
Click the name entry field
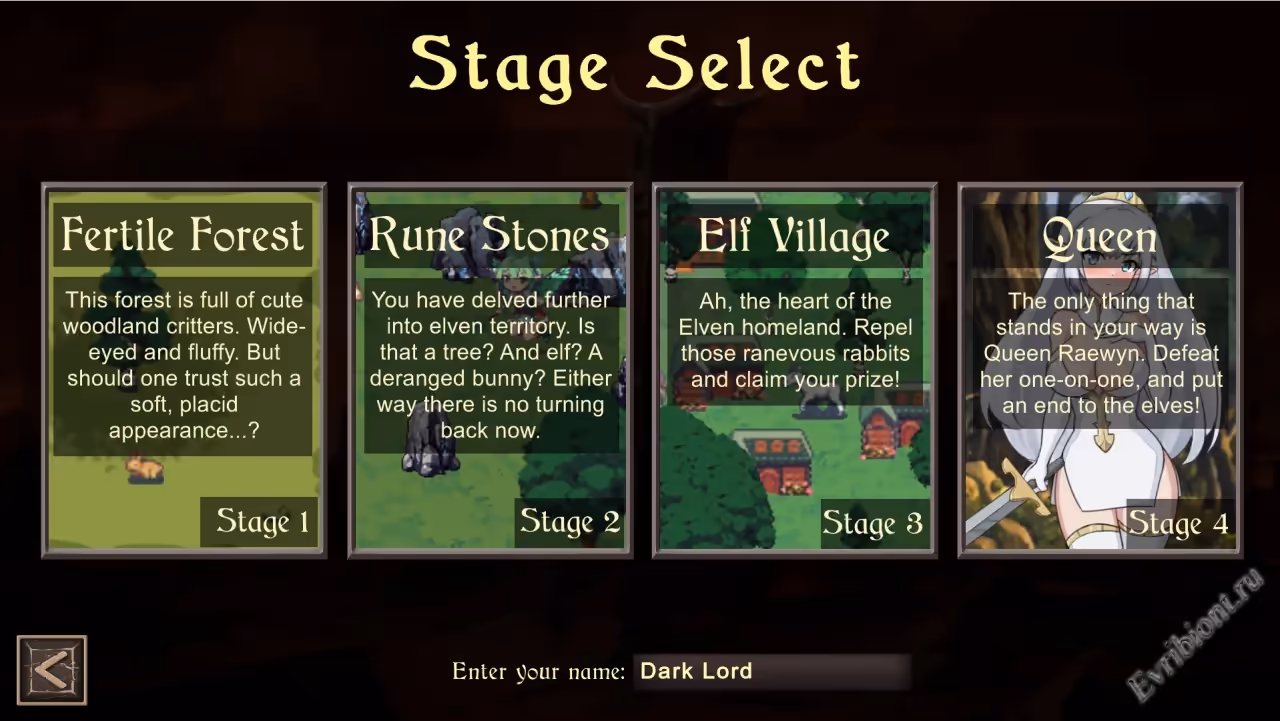tap(772, 672)
